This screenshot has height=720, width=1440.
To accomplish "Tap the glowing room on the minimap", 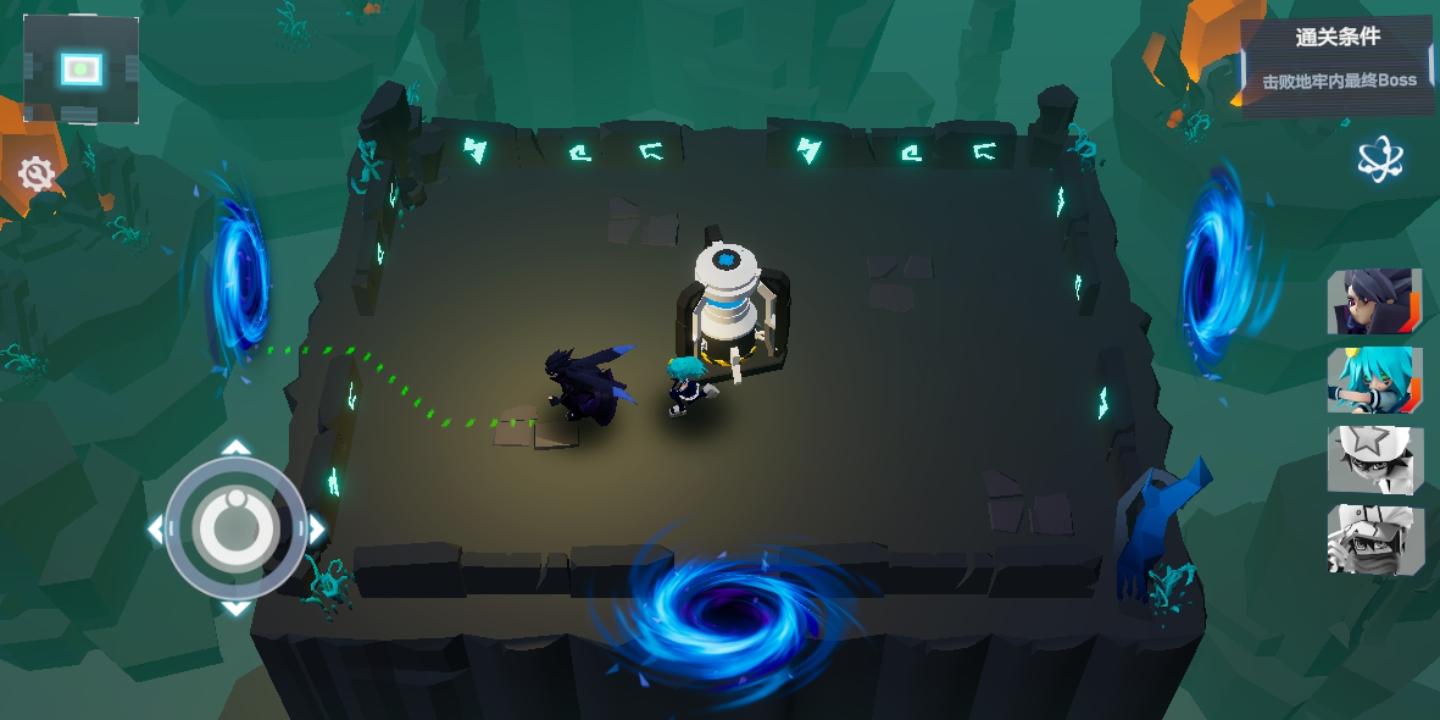I will 80,67.
